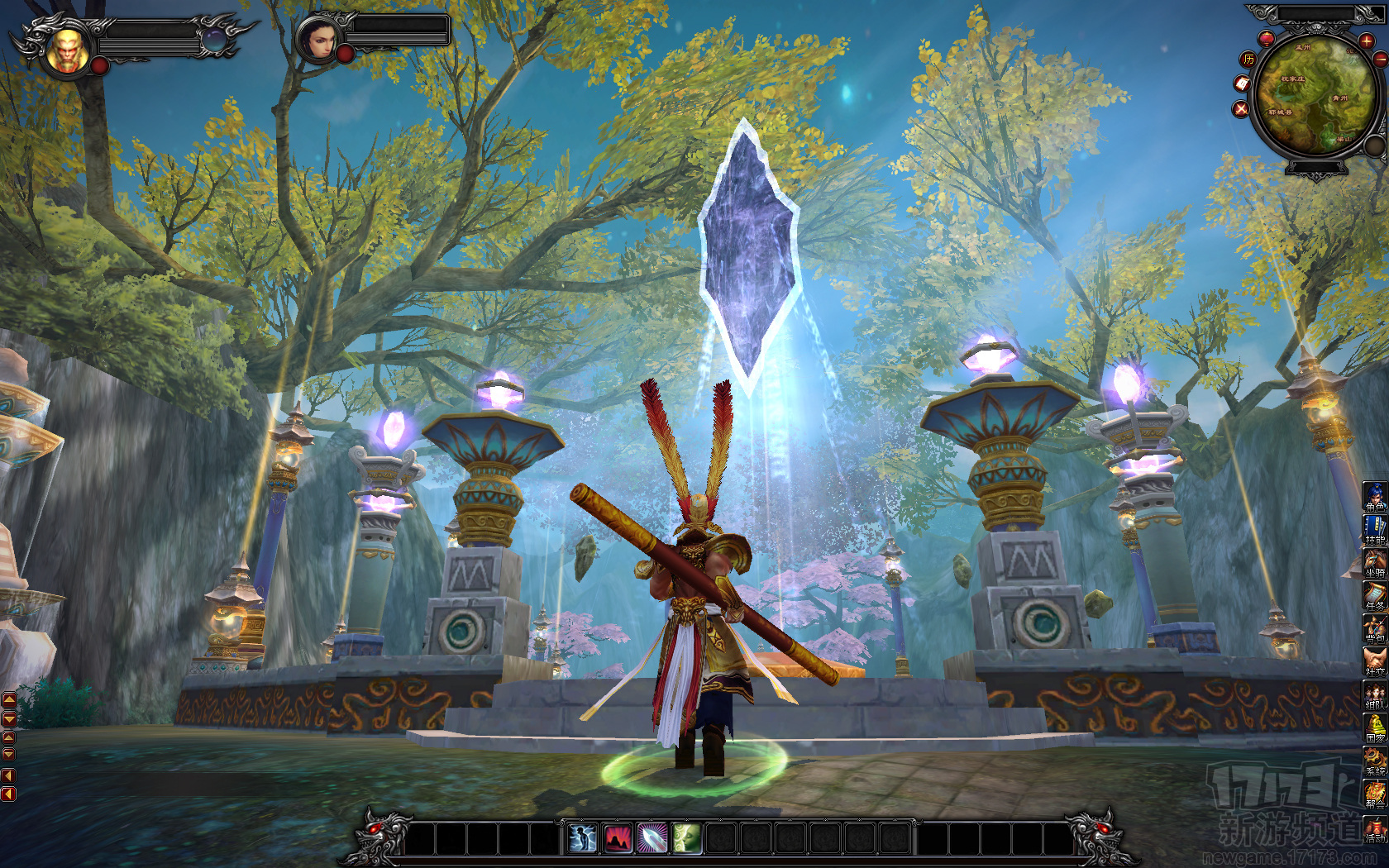The width and height of the screenshot is (1389, 868).
Task: Click the crossed swords button by minimap
Action: pyautogui.click(x=1240, y=108)
